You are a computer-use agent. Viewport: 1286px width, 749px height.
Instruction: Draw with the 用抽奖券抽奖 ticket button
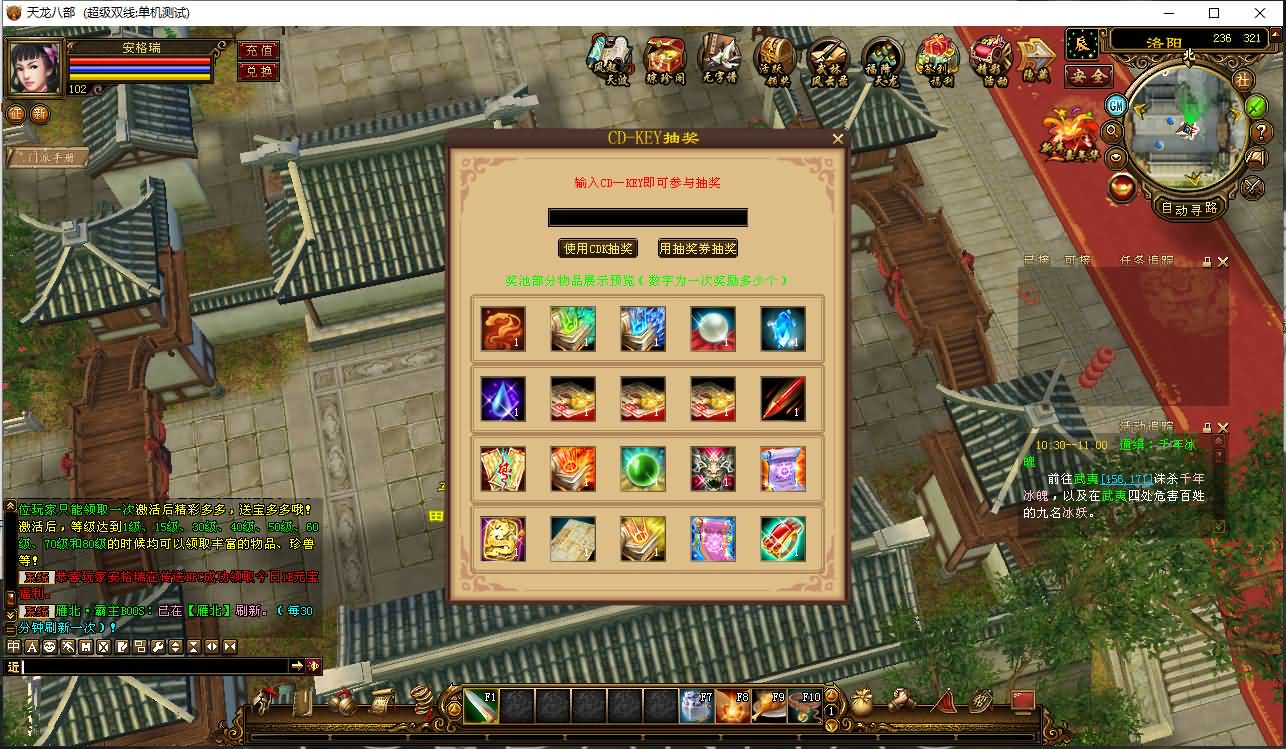click(697, 248)
